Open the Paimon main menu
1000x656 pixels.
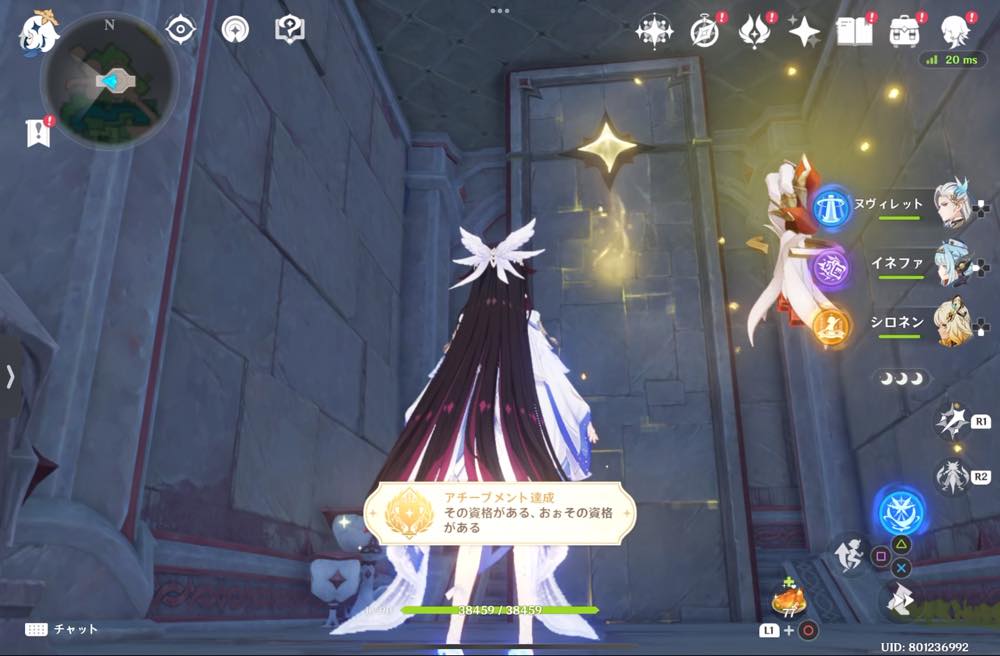click(x=40, y=32)
